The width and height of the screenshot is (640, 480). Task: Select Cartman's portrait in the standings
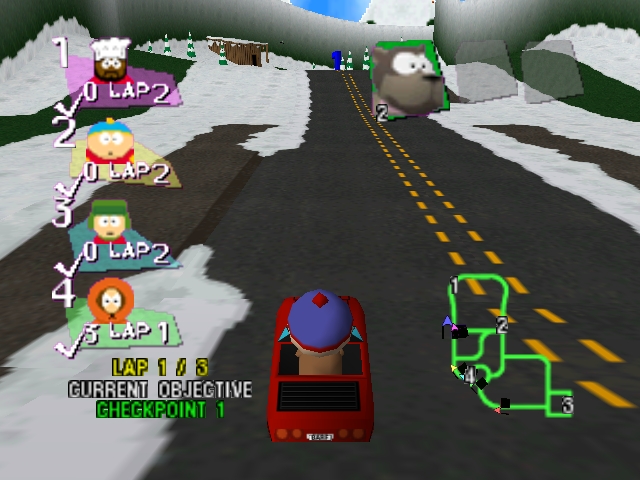point(104,142)
